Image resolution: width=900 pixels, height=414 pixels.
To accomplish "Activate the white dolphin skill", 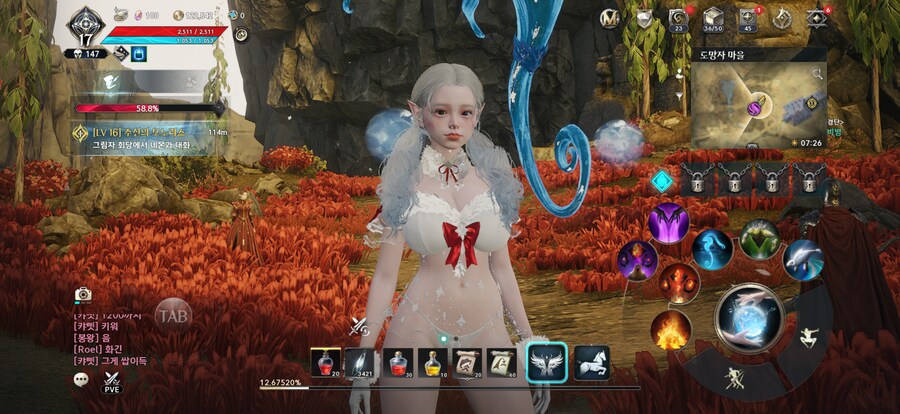I will coord(803,259).
